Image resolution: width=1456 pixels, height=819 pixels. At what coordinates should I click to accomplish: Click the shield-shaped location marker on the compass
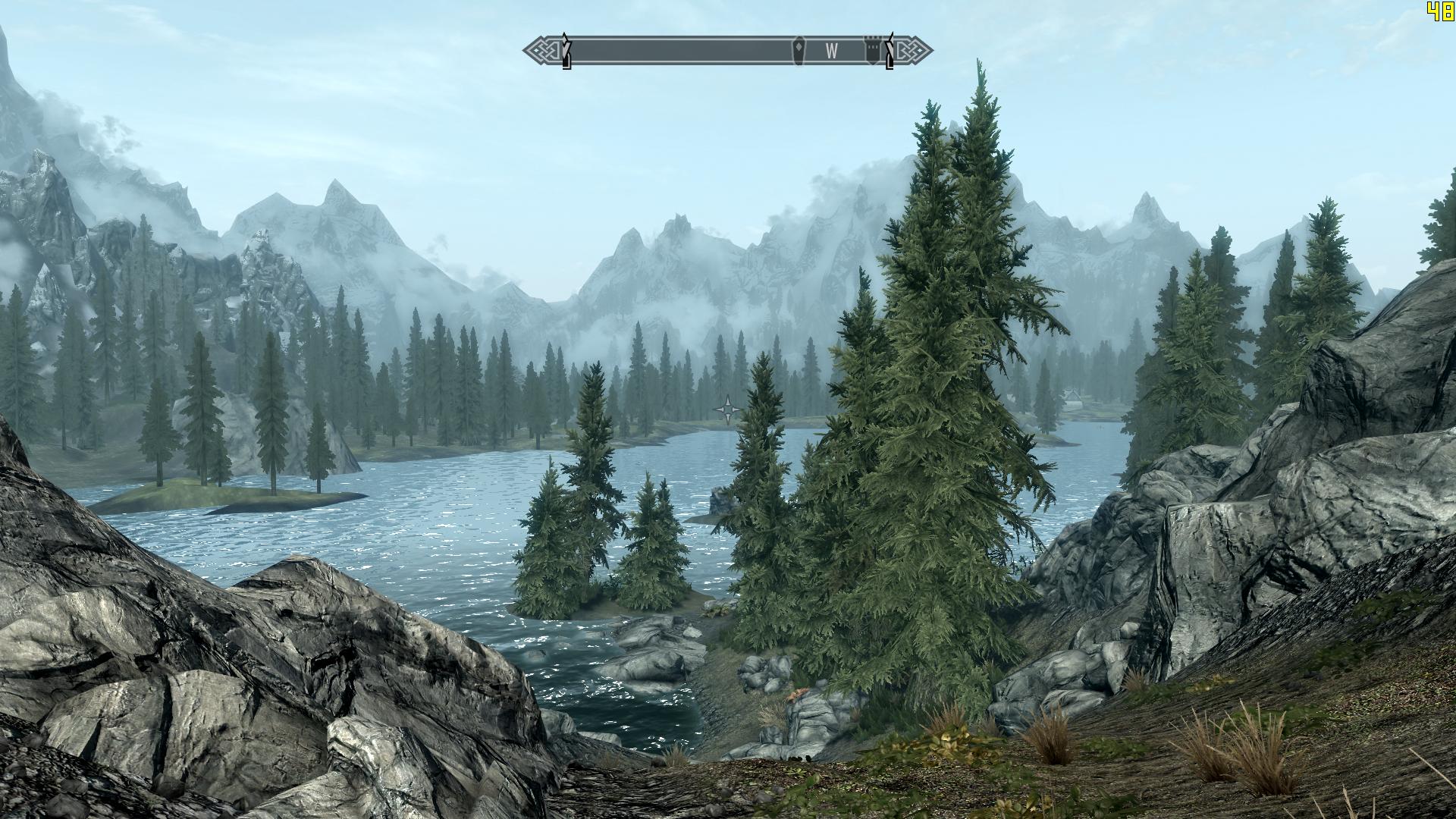tap(799, 51)
